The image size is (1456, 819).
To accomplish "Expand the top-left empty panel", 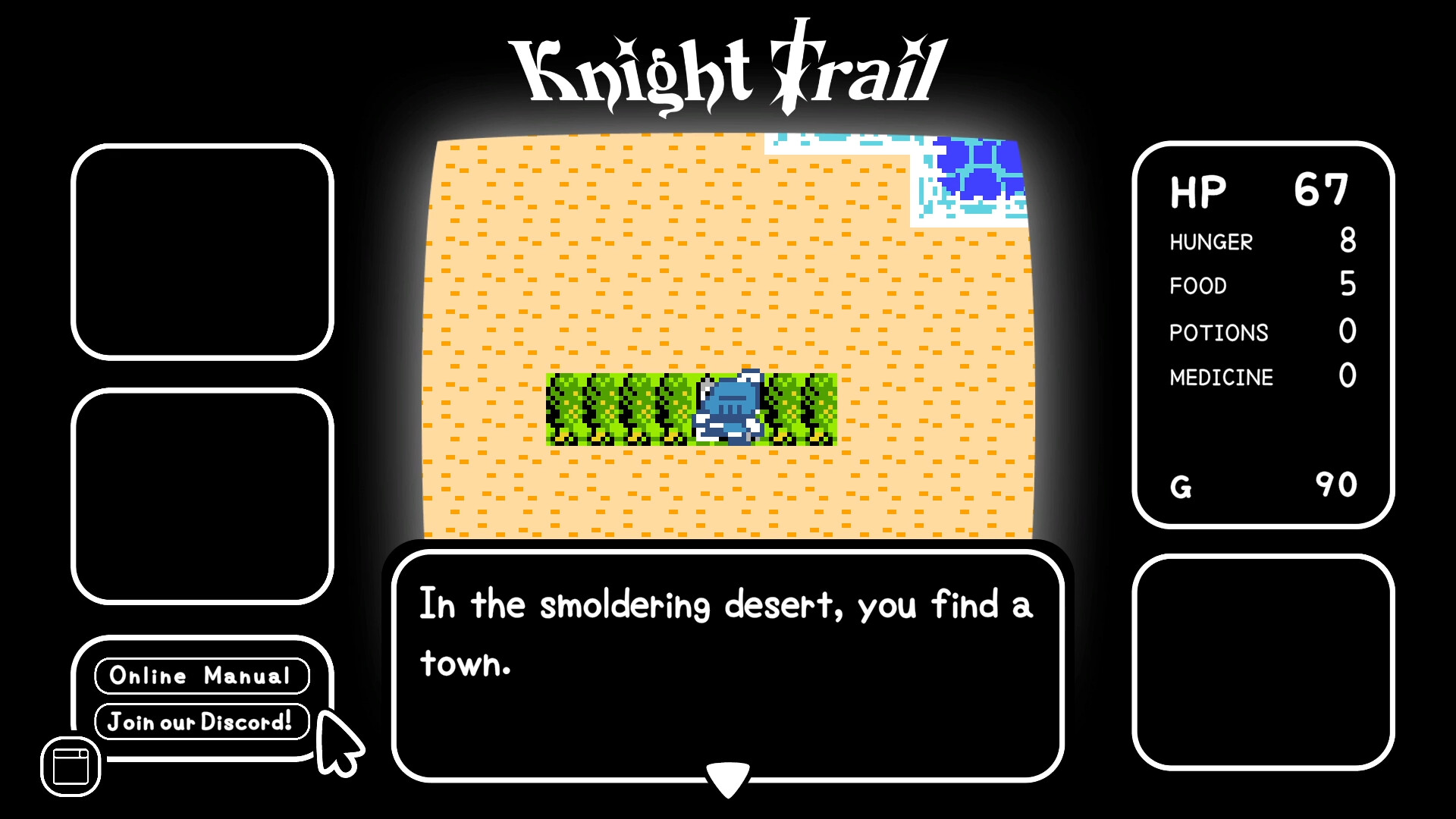I will [x=201, y=250].
